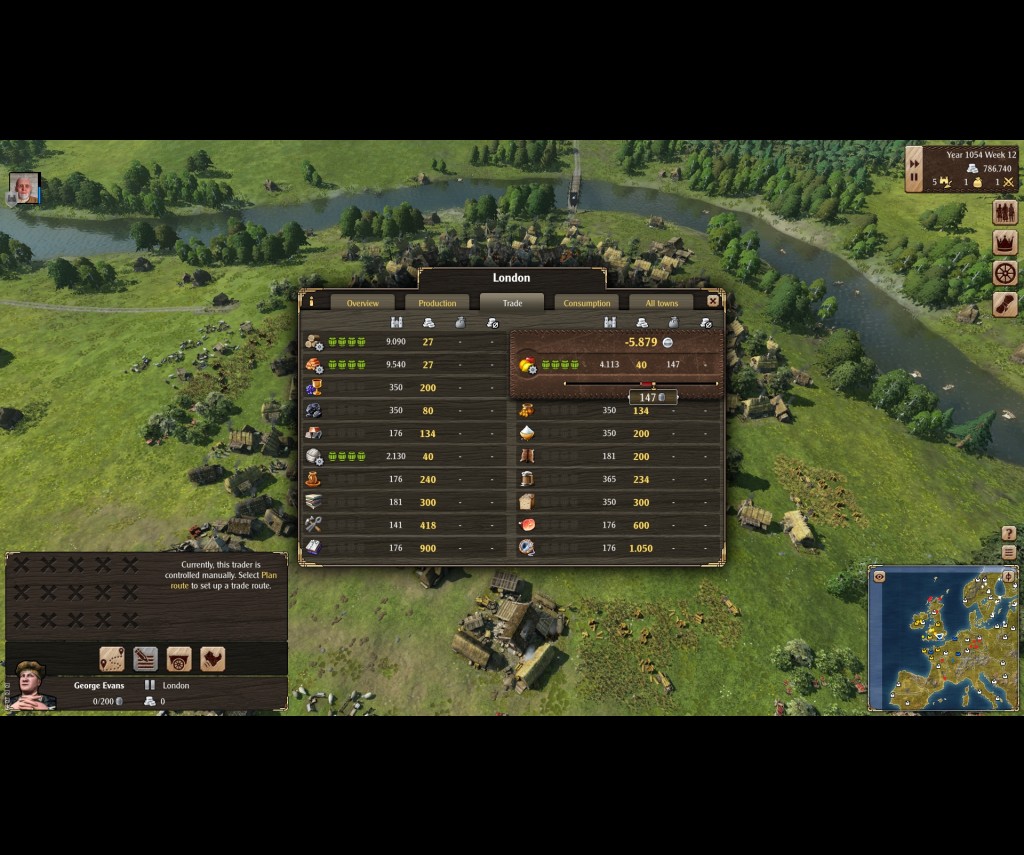Switch to the Overview tab

pyautogui.click(x=362, y=303)
